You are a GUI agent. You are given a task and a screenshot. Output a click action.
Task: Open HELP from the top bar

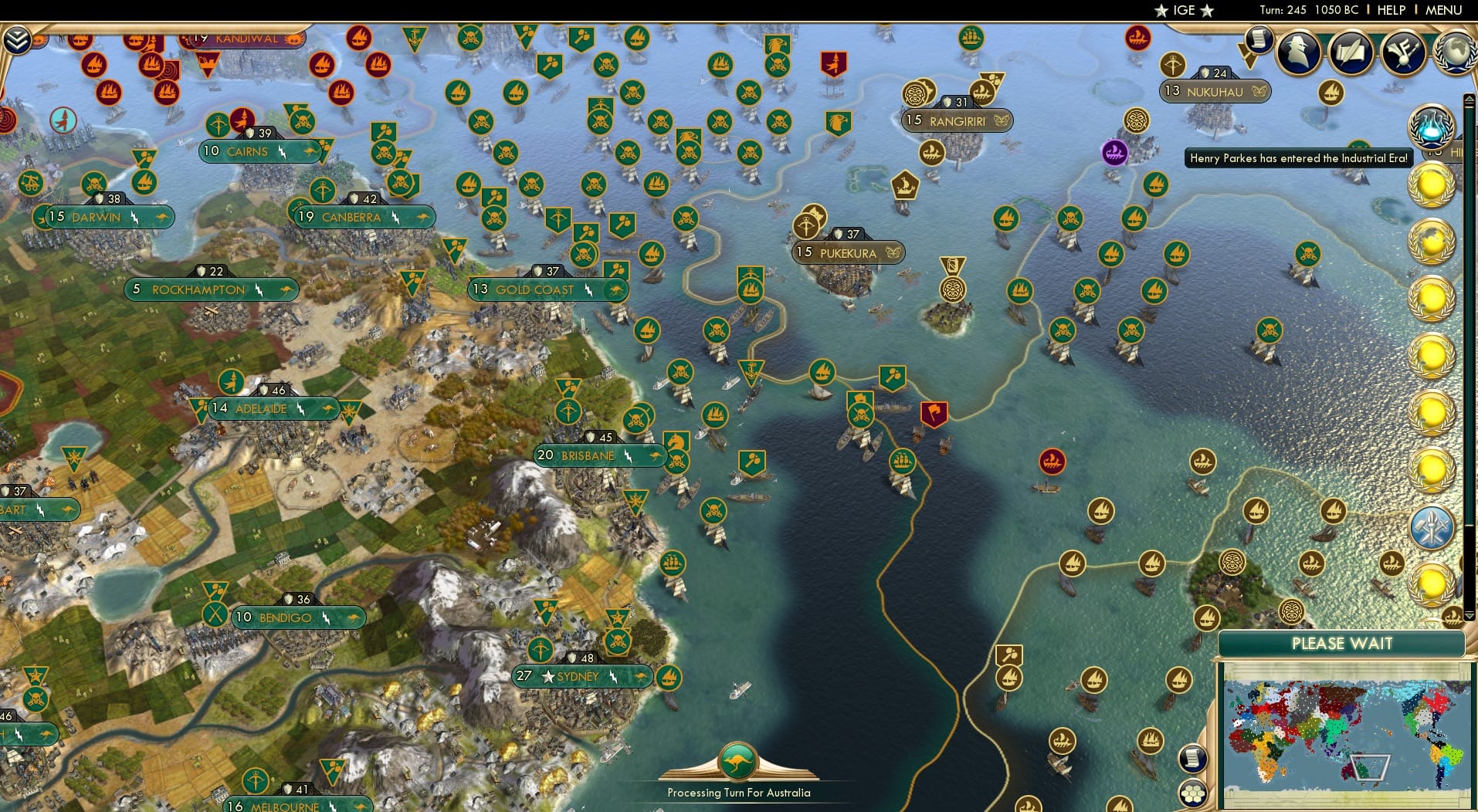pyautogui.click(x=1391, y=10)
